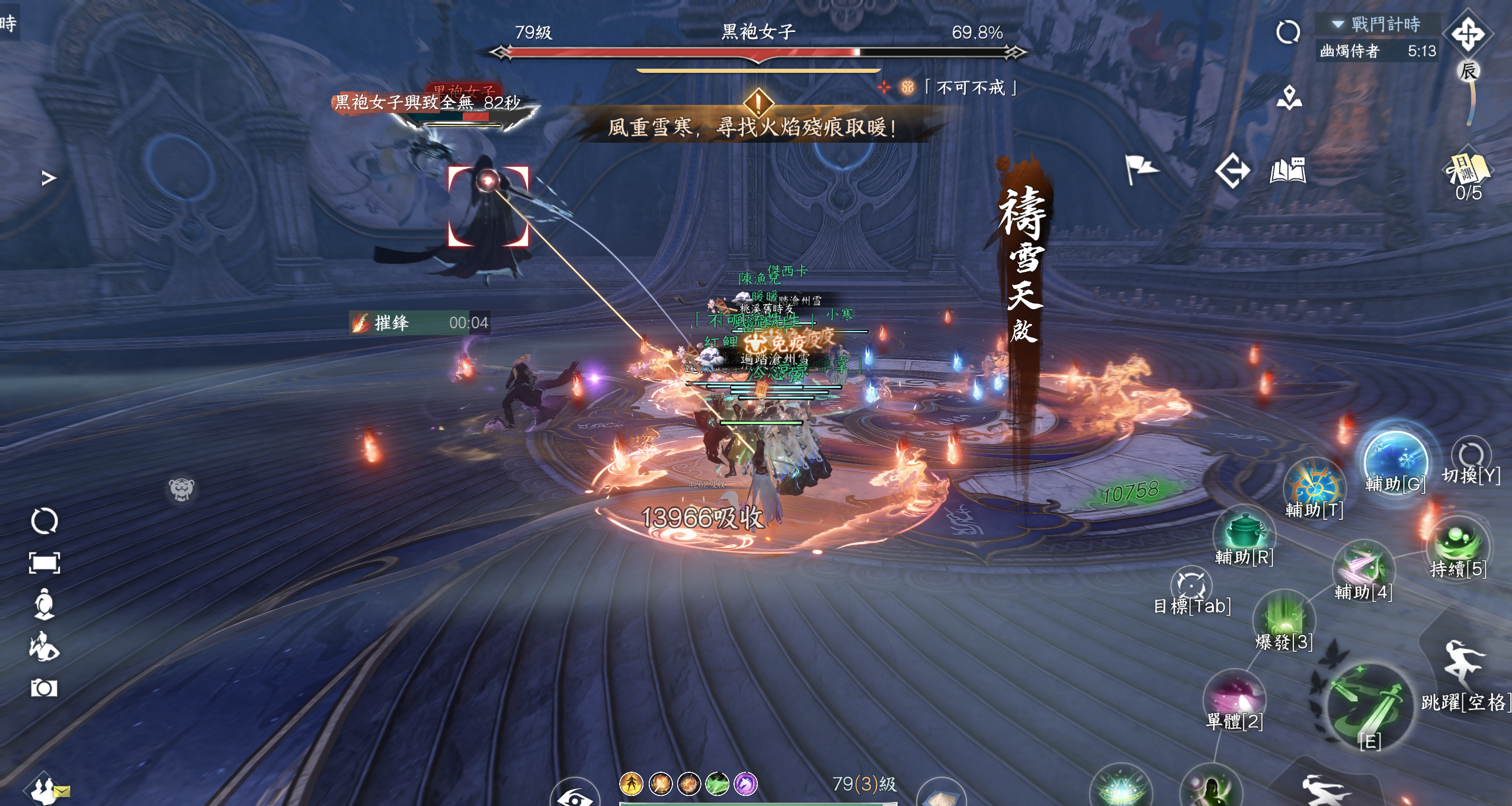
Task: Collapse the 戰鬥計時 combat timer dropdown
Action: click(x=1338, y=24)
